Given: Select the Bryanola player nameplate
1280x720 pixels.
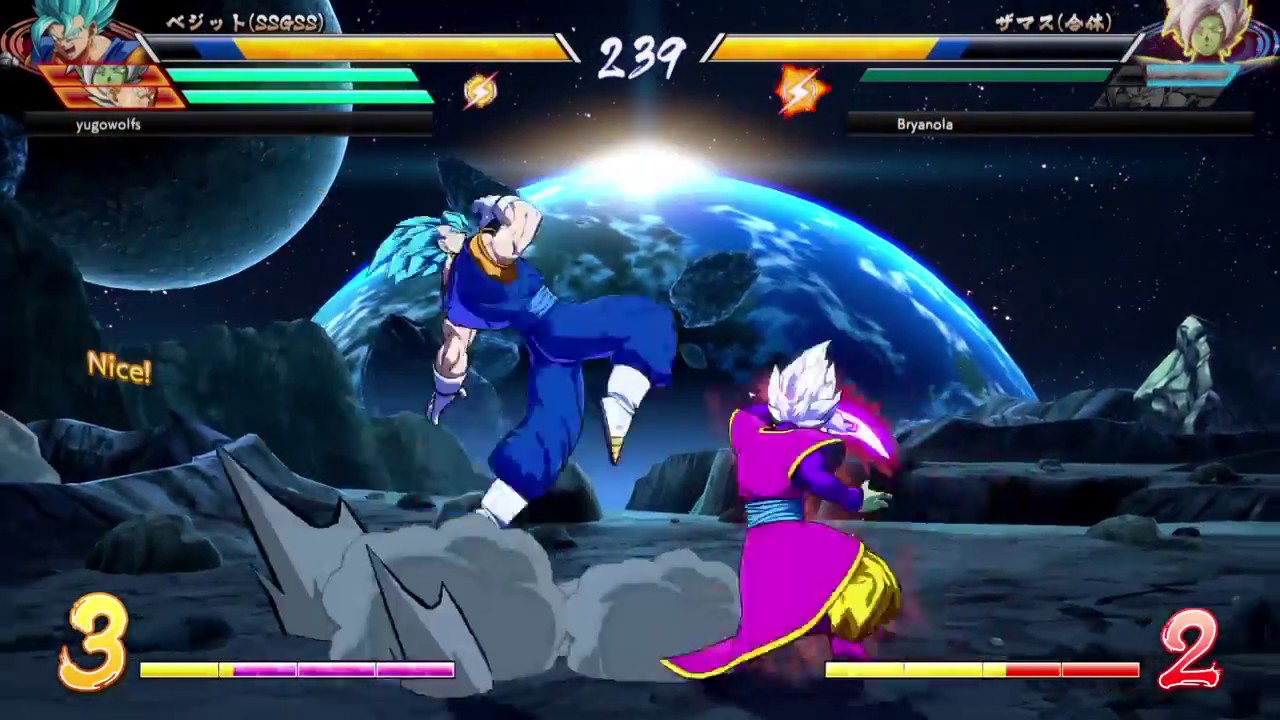Looking at the screenshot, I should (x=924, y=123).
